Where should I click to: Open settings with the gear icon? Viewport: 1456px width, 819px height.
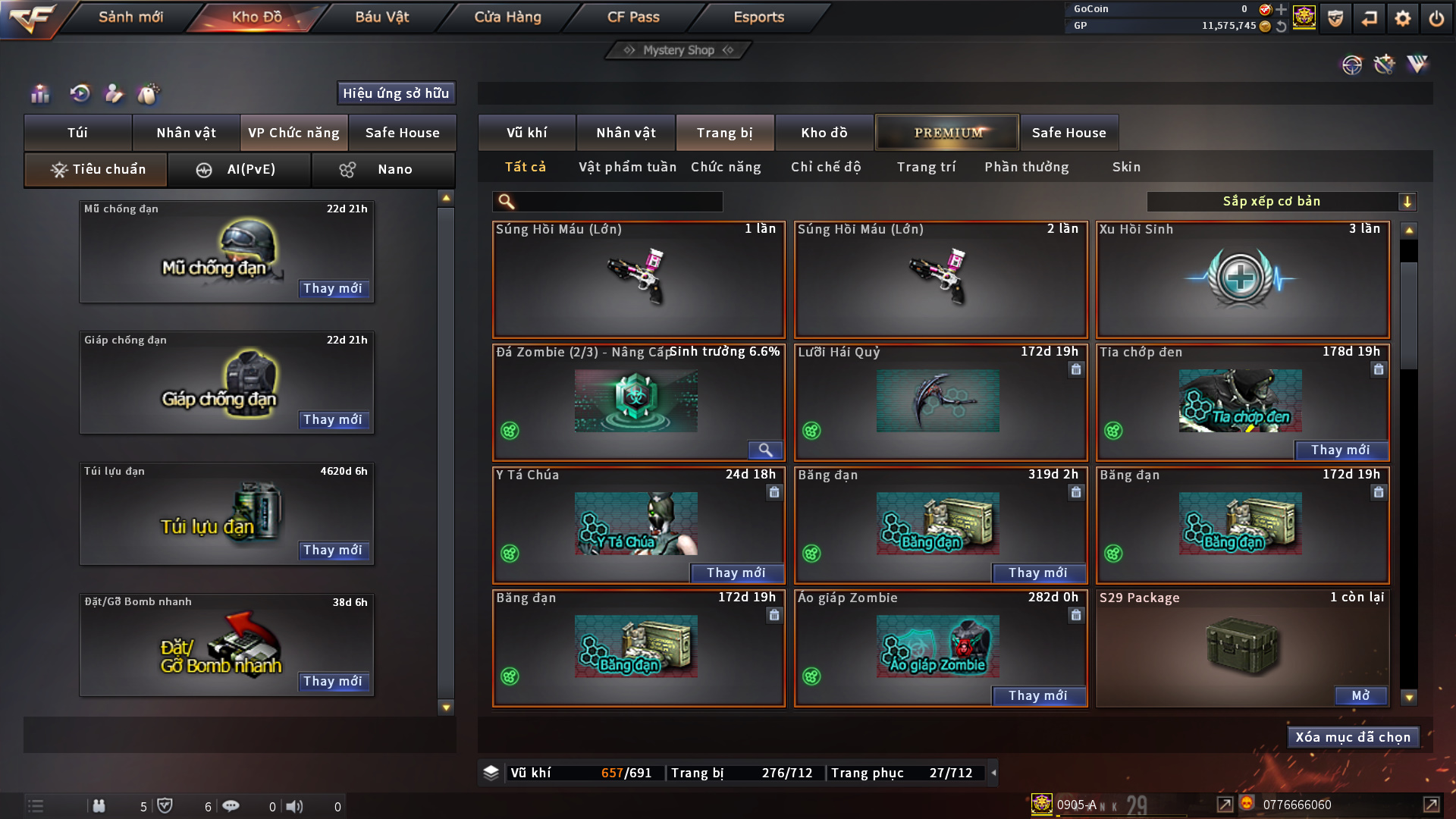click(1402, 18)
